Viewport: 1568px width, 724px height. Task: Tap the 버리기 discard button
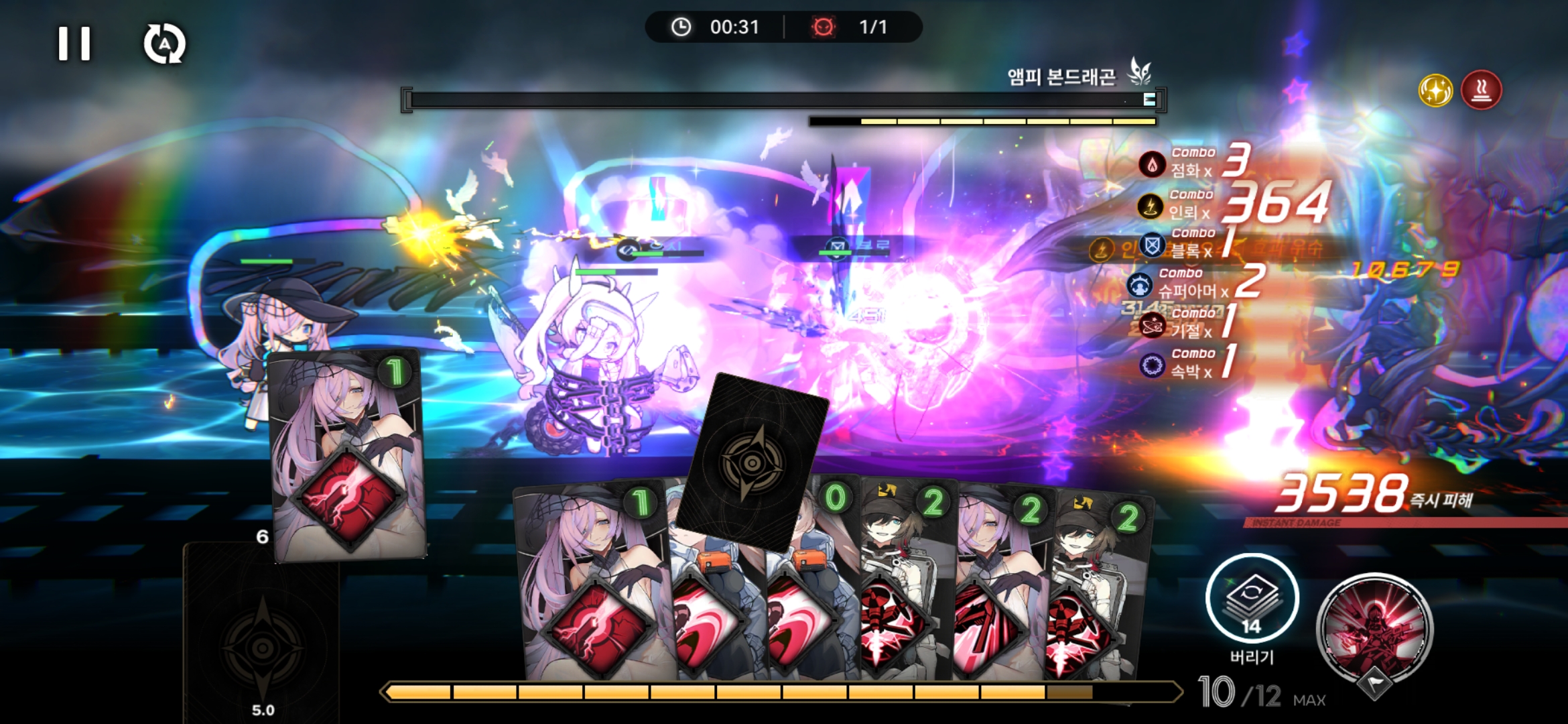1251,599
